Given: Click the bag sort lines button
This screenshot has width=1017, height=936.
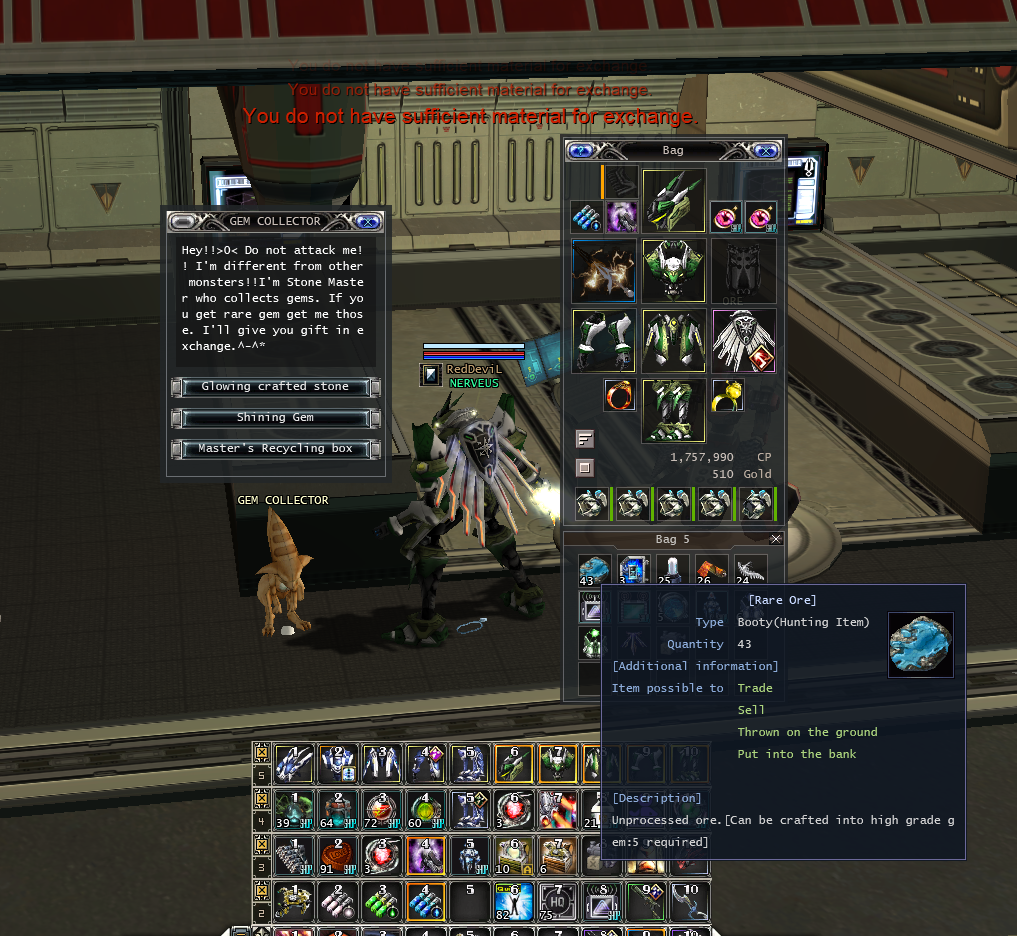Looking at the screenshot, I should coord(585,439).
